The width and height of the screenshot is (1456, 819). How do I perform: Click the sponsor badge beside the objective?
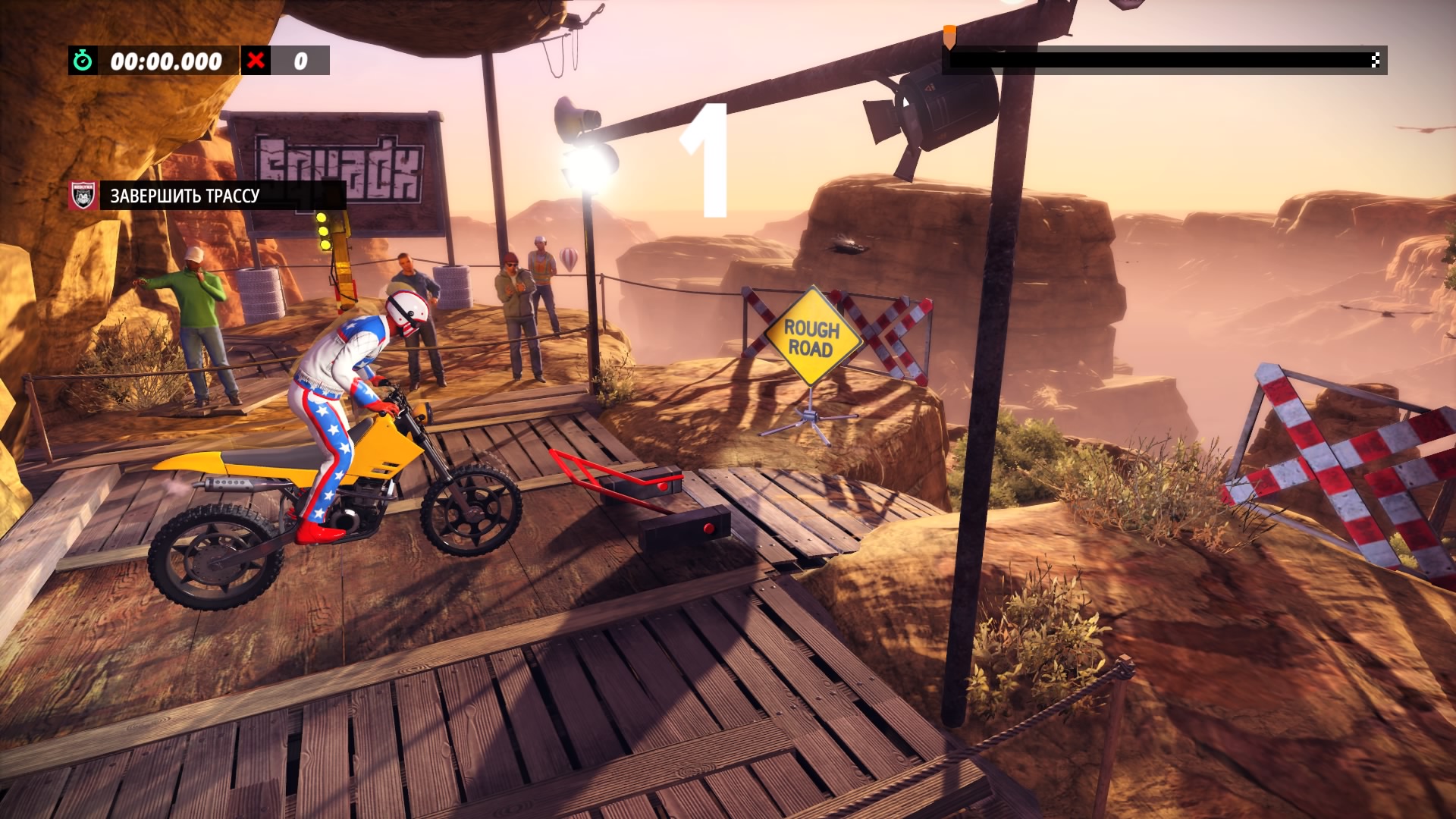tap(83, 196)
